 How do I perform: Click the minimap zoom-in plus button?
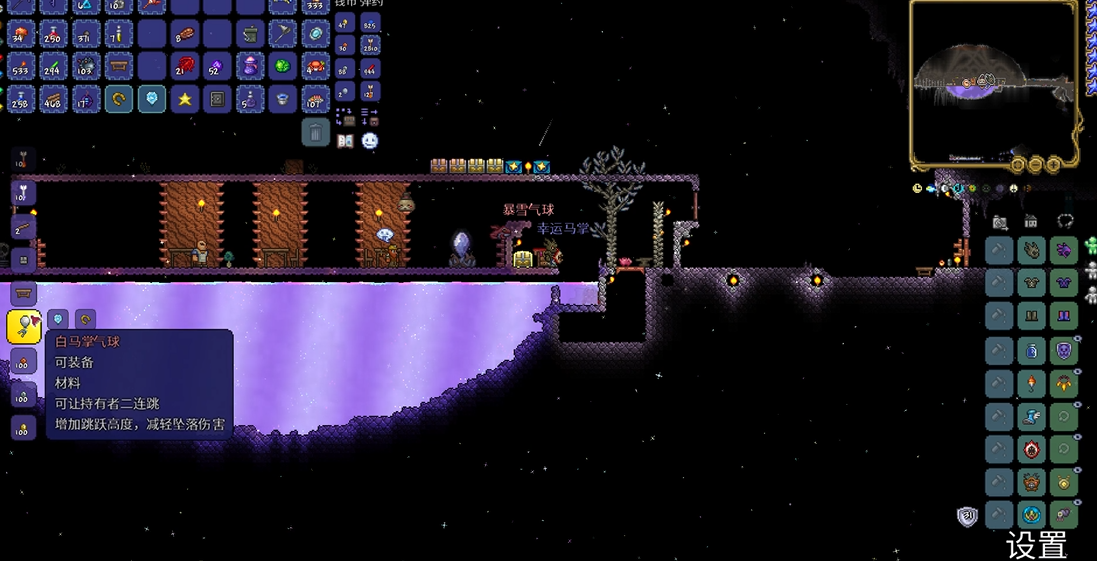(x=1053, y=164)
